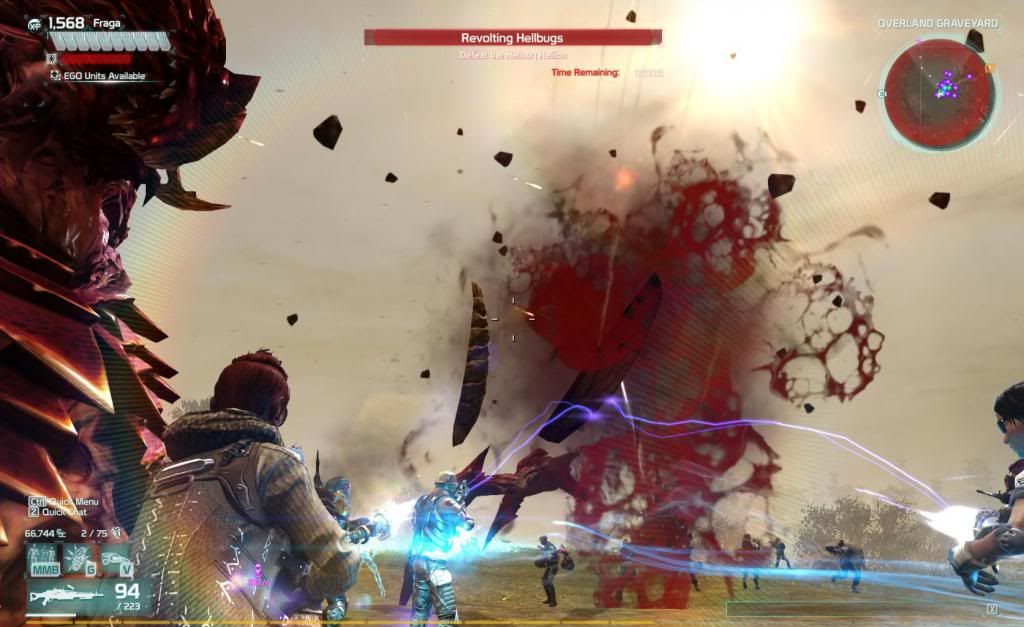1024x627 pixels.
Task: Click the XP badge beside the score
Action: pyautogui.click(x=35, y=23)
